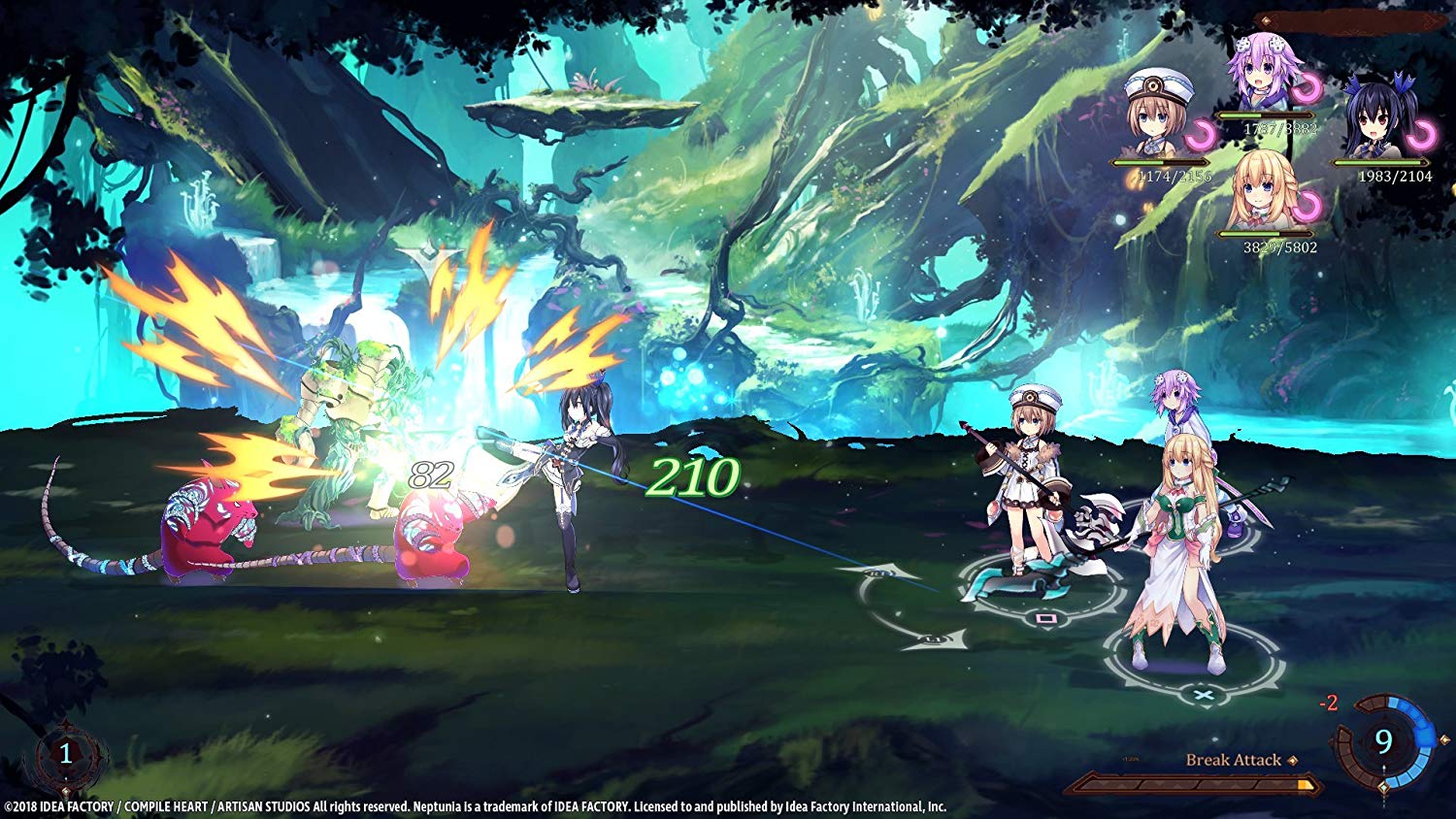Click the 210 damage number on Noire's attack
The height and width of the screenshot is (819, 1456).
691,475
